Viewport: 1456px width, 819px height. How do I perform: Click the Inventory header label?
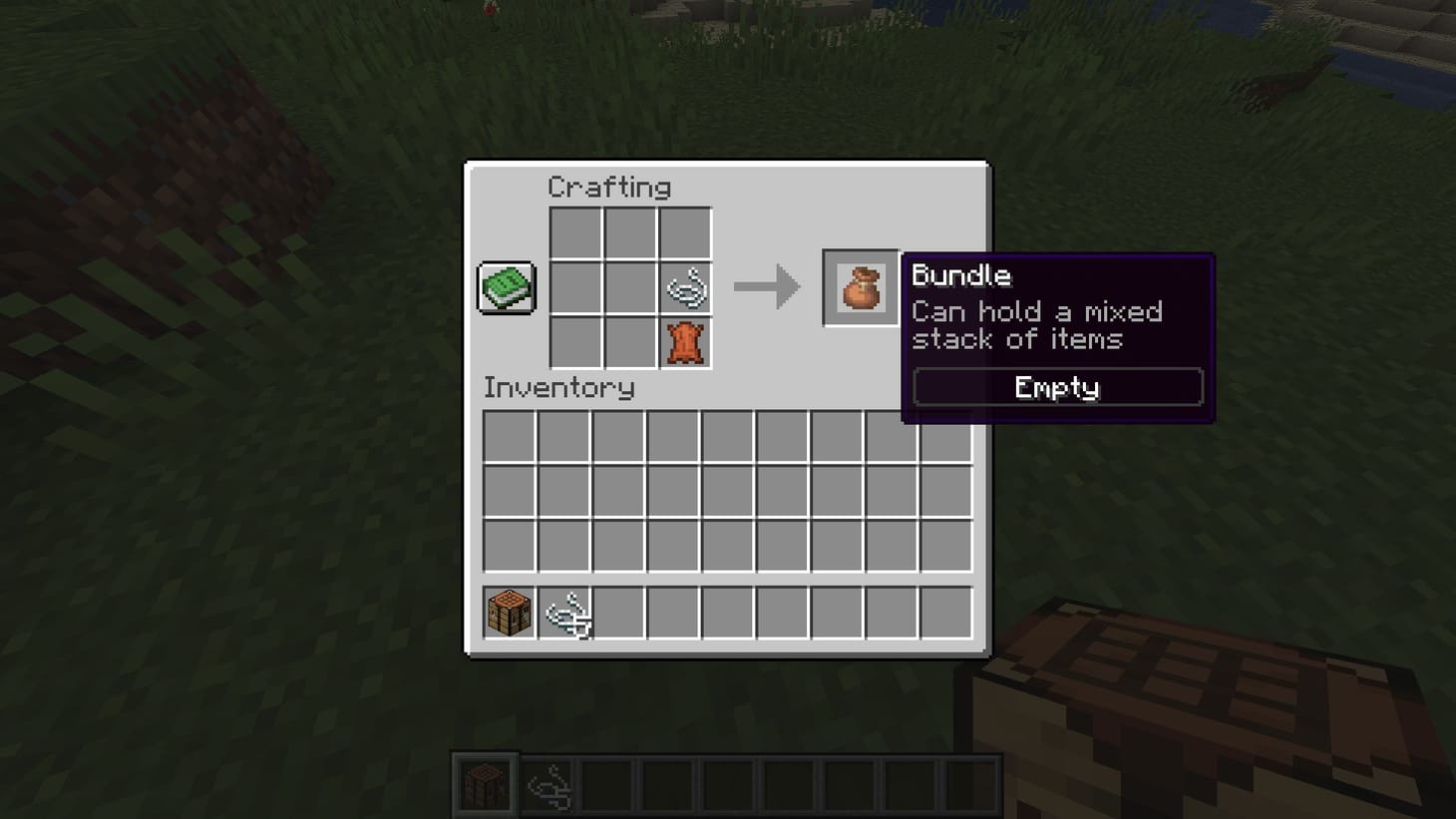[559, 388]
